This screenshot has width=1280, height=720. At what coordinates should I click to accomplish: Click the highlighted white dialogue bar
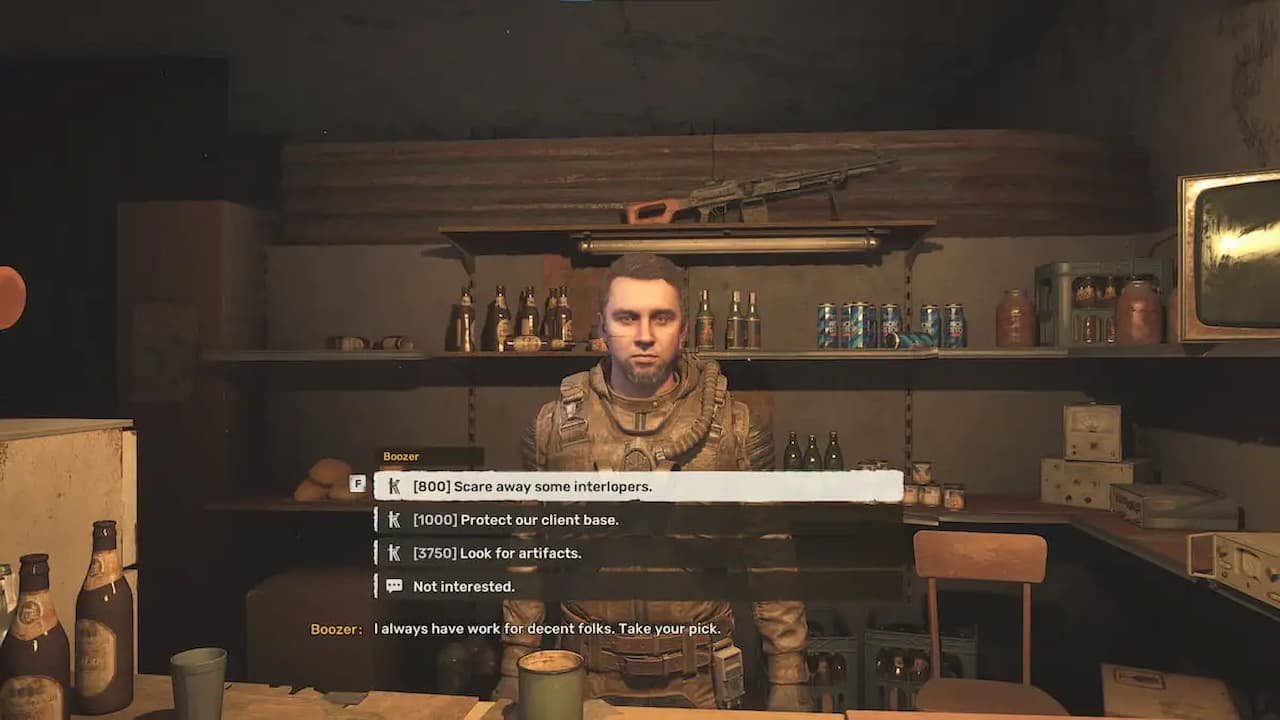pos(640,487)
